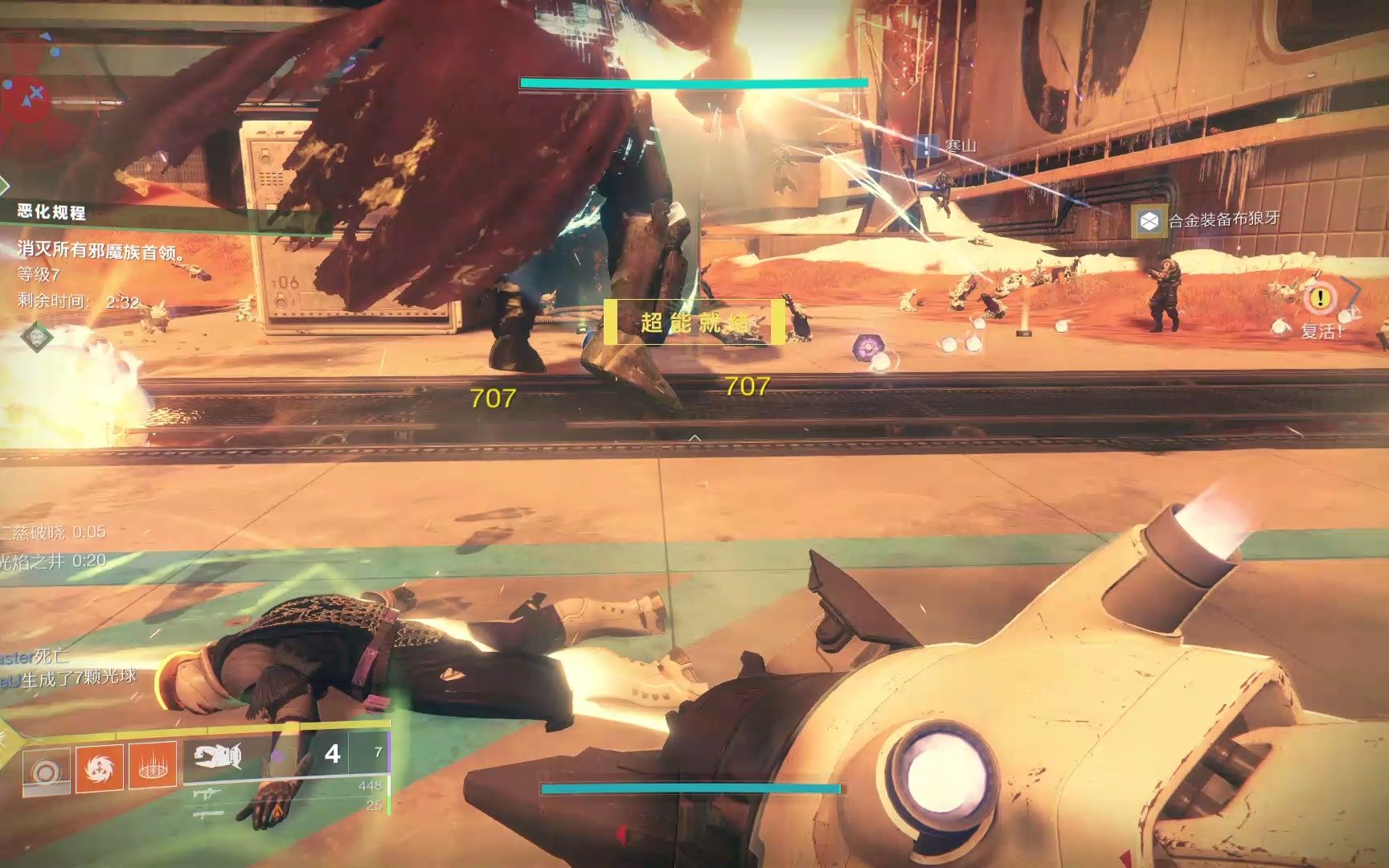Select the 复活! revive marker
This screenshot has width=1389, height=868.
[1320, 300]
